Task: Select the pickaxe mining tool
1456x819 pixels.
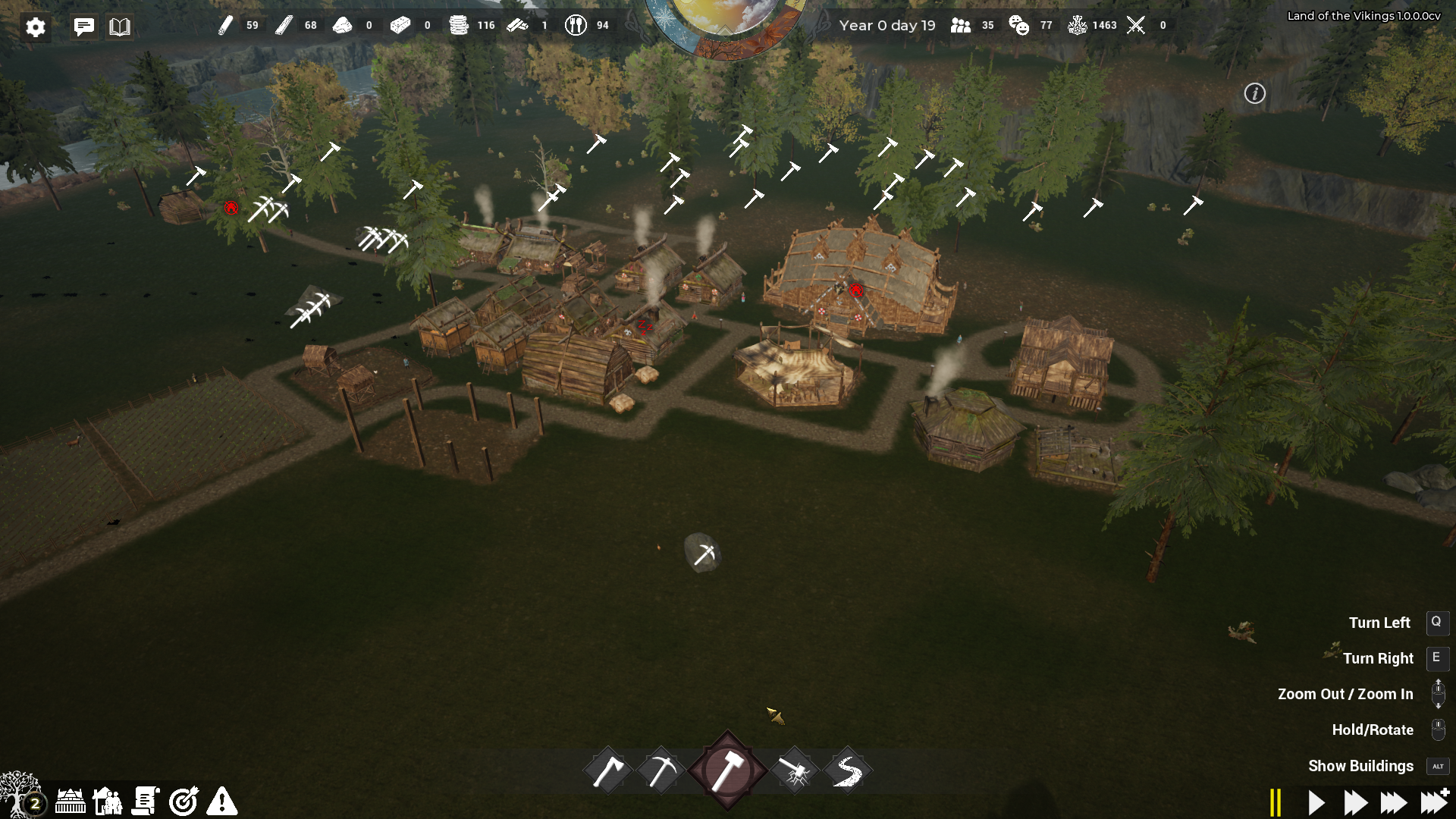Action: tap(661, 772)
